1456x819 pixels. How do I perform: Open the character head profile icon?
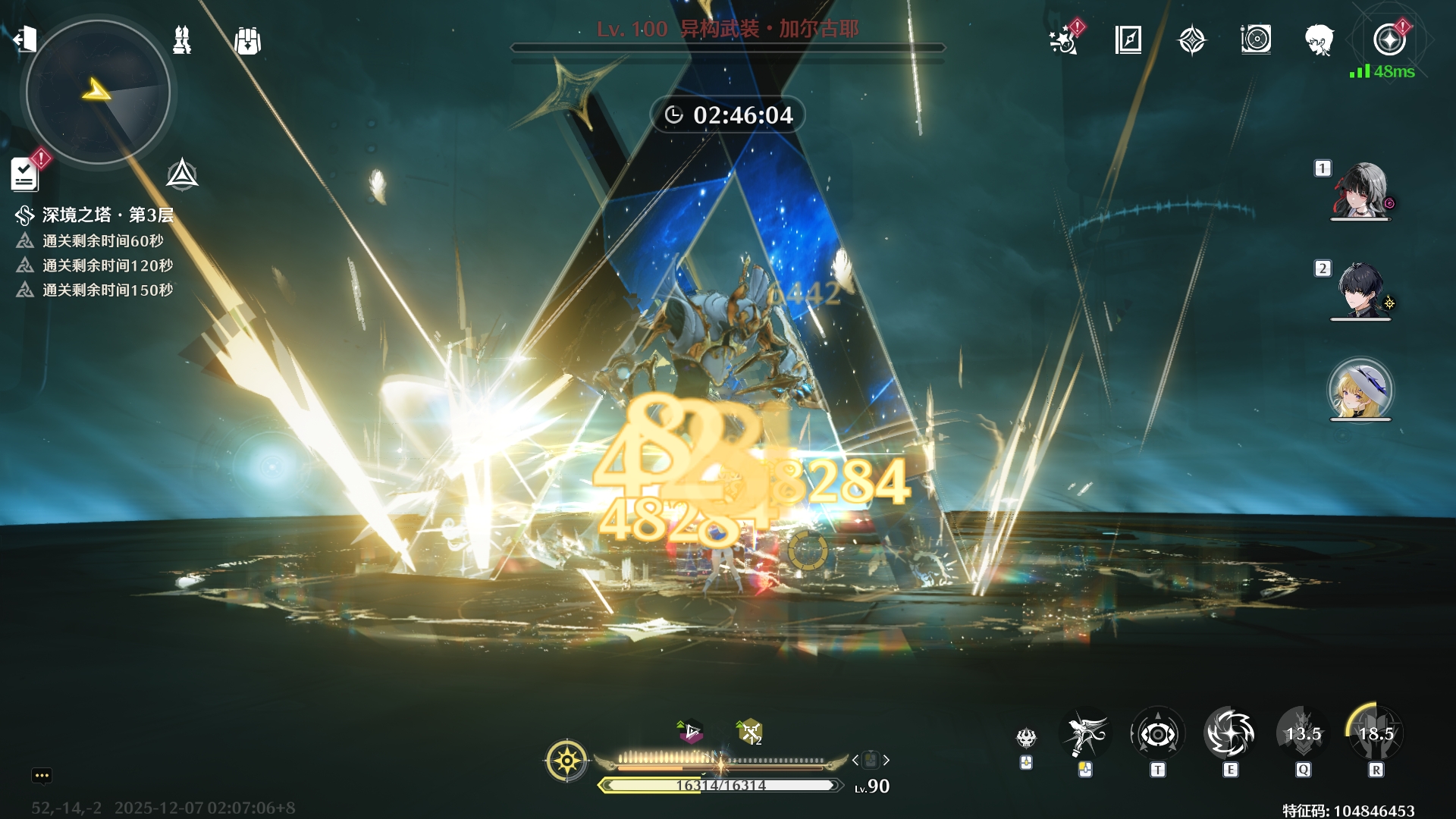coord(1319,39)
